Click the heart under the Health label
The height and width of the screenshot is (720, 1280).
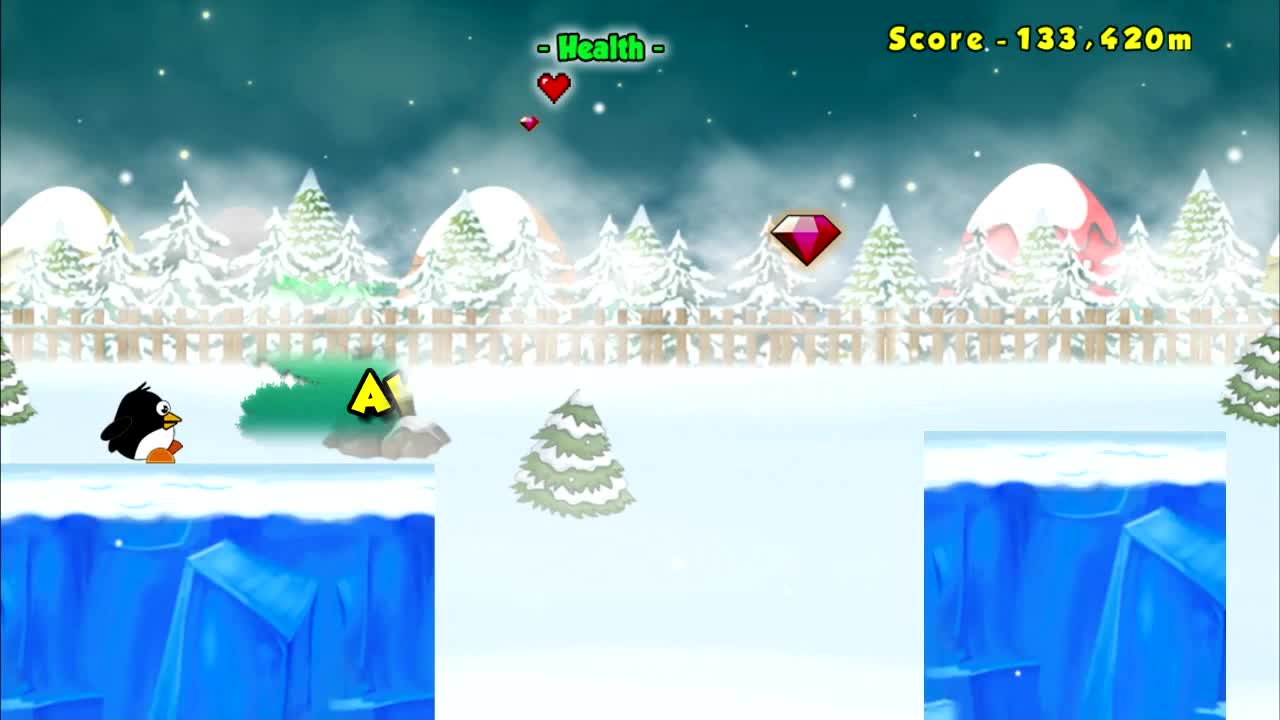(554, 88)
